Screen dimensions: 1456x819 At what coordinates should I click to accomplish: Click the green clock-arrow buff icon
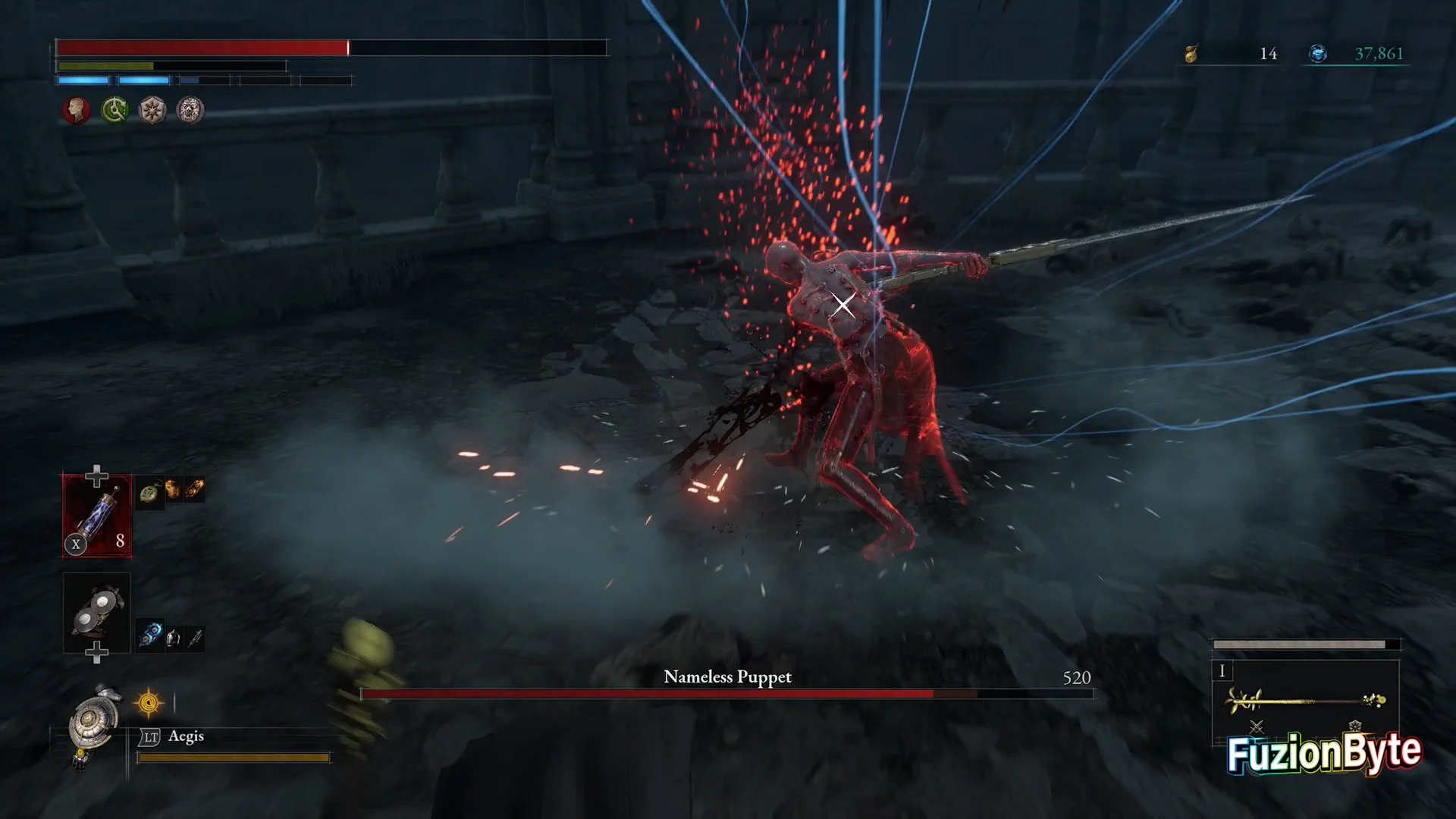point(115,111)
